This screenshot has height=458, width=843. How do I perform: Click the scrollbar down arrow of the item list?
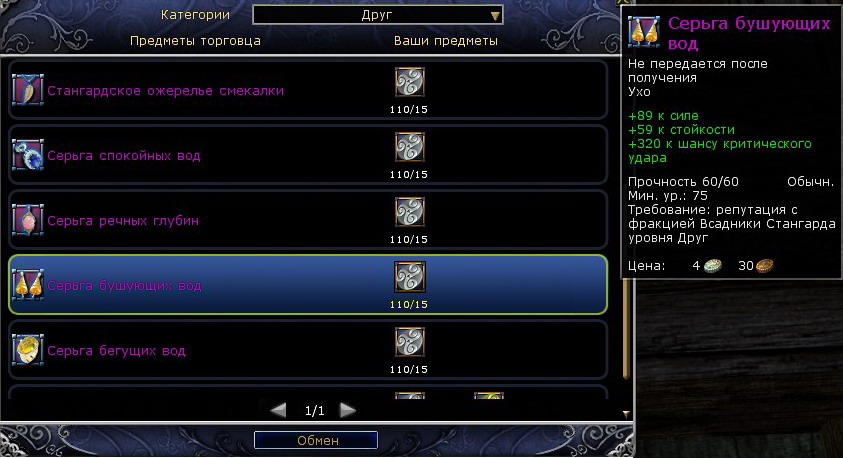626,413
